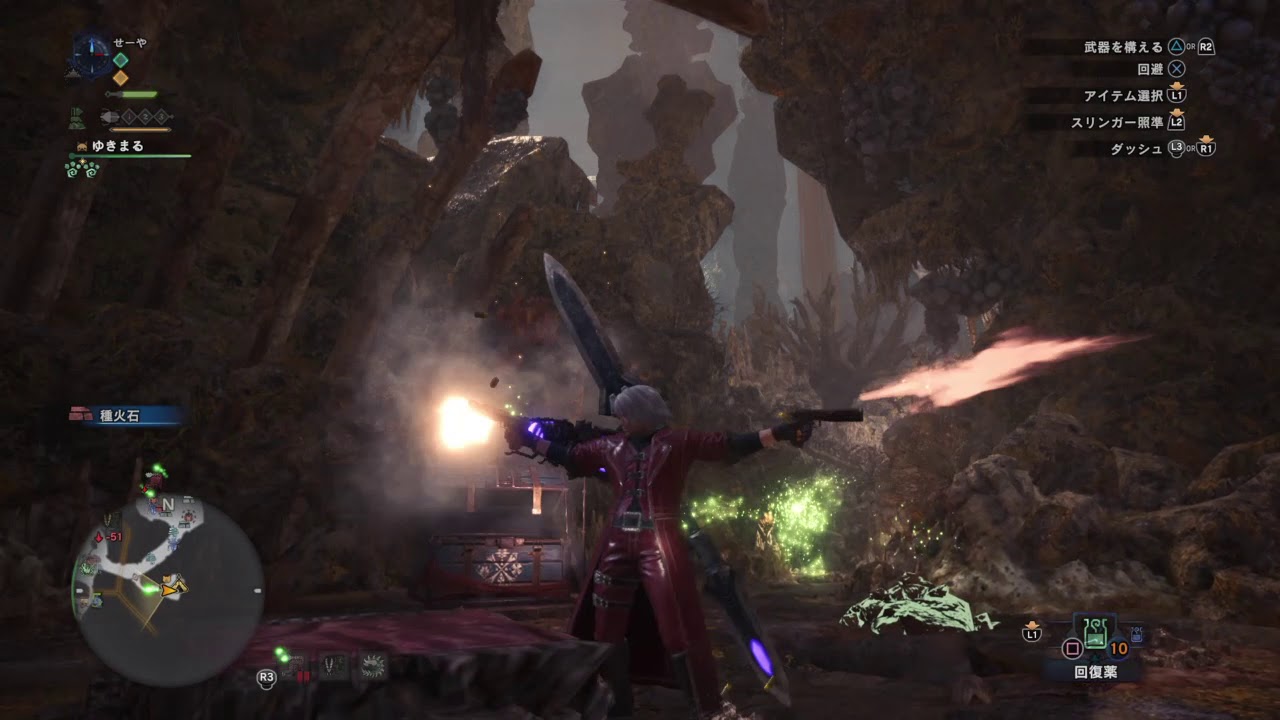The height and width of the screenshot is (720, 1280).
Task: Select the compass clock beside the player name
Action: 92,52
